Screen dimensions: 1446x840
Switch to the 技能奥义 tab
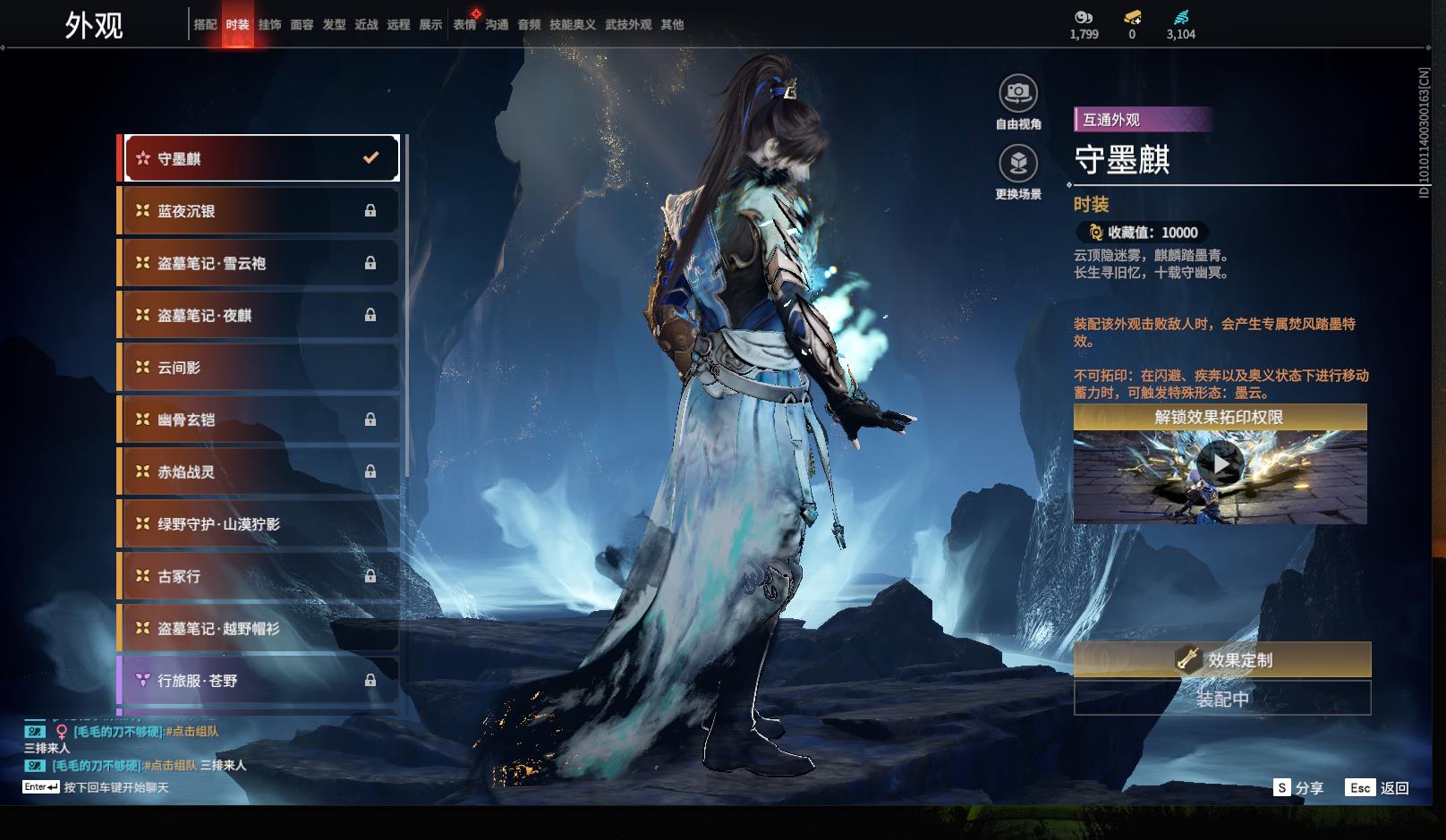point(572,25)
